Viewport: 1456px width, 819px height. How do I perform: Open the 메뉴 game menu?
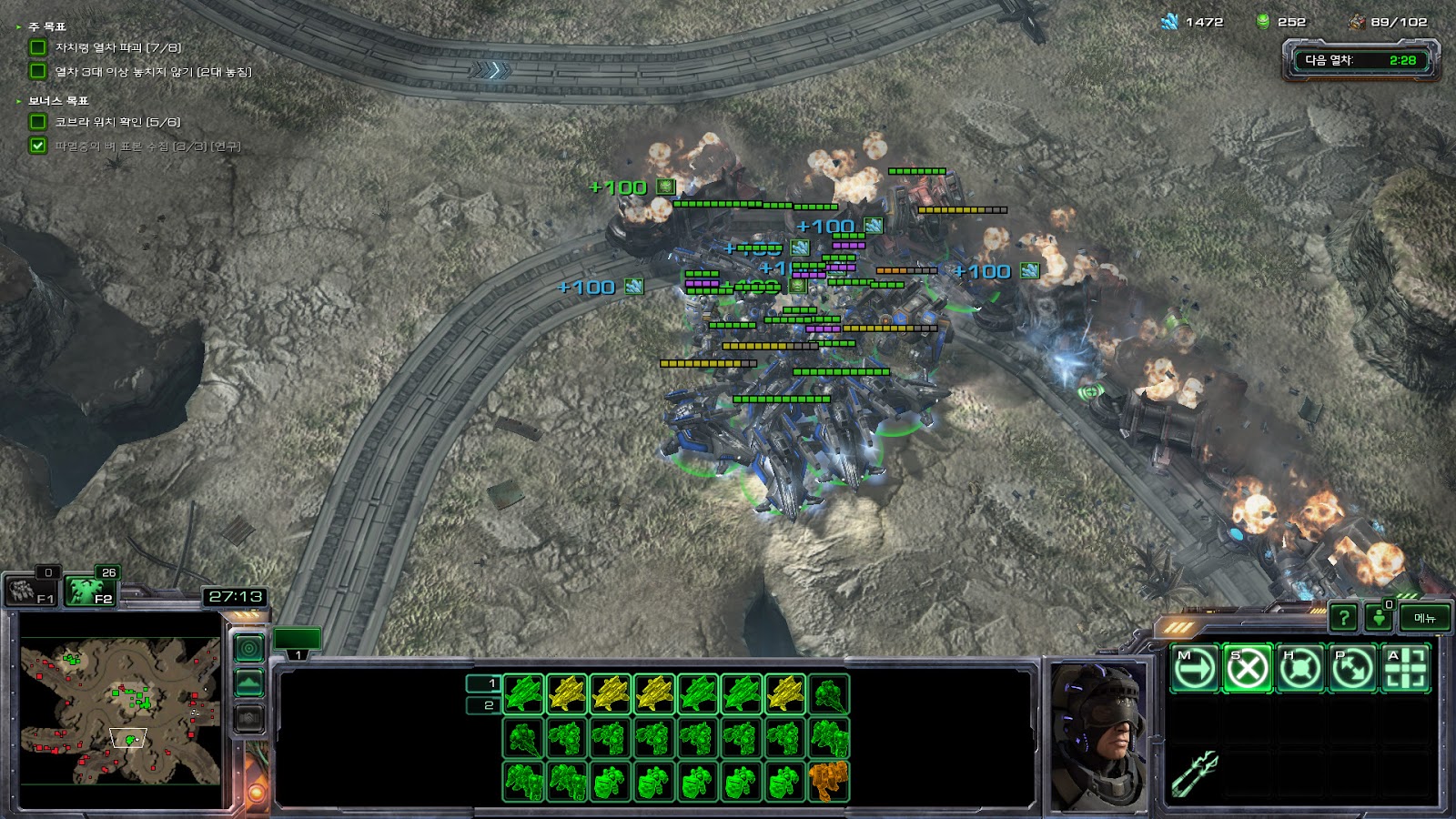click(1425, 619)
